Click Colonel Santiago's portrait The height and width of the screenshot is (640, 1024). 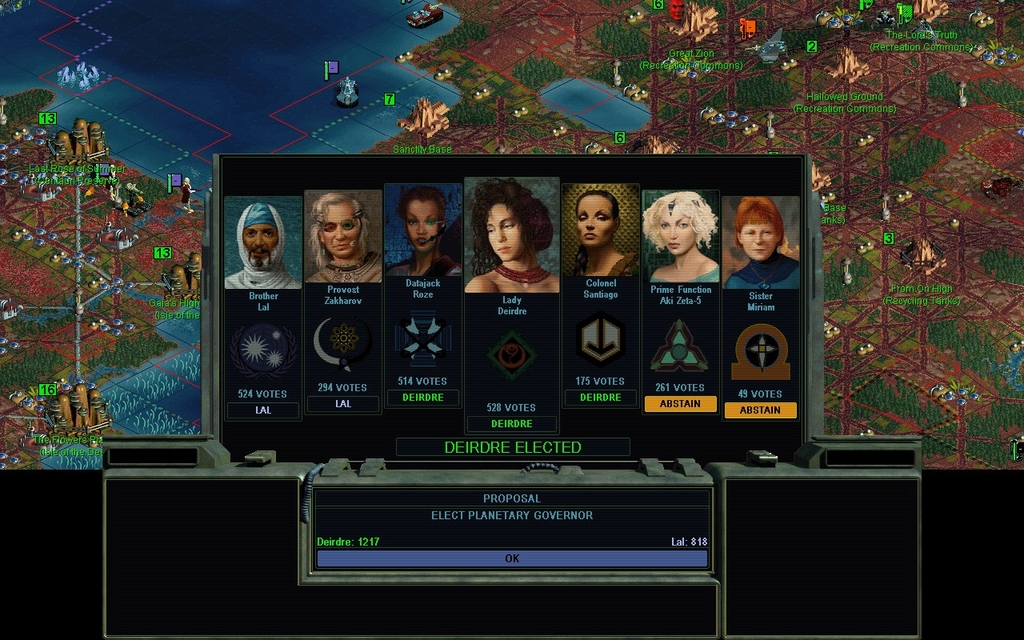click(x=600, y=231)
